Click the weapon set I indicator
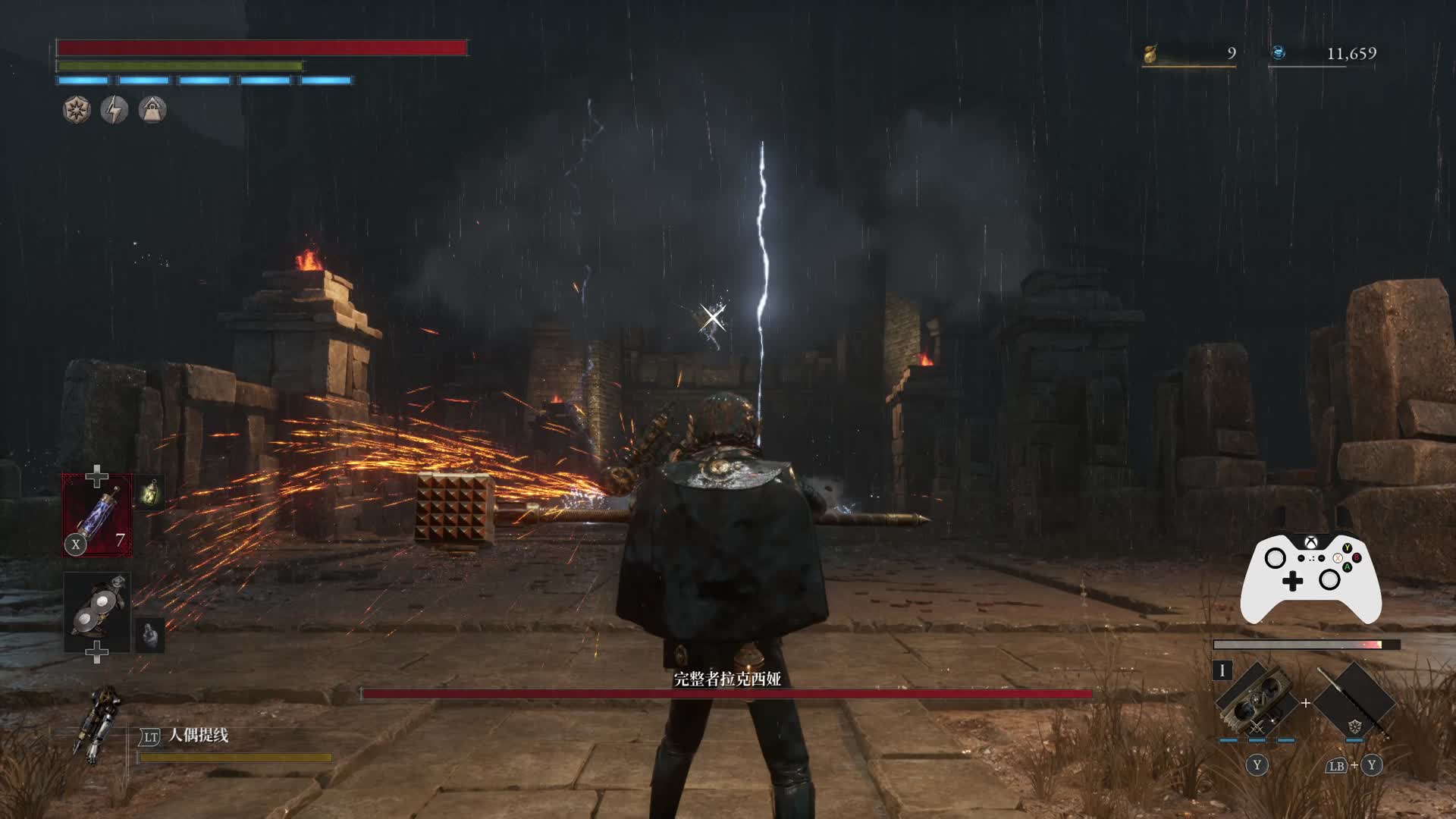 point(1222,670)
